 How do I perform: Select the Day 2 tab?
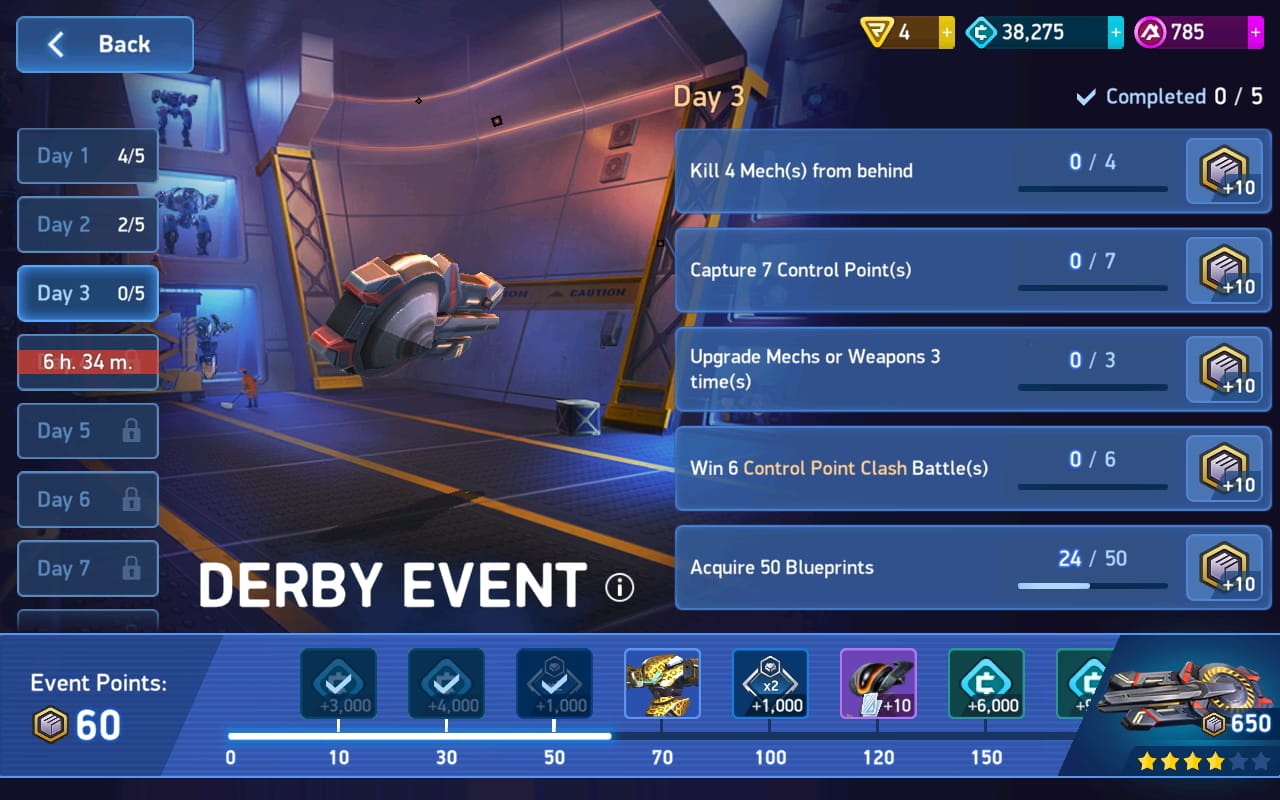[x=88, y=225]
